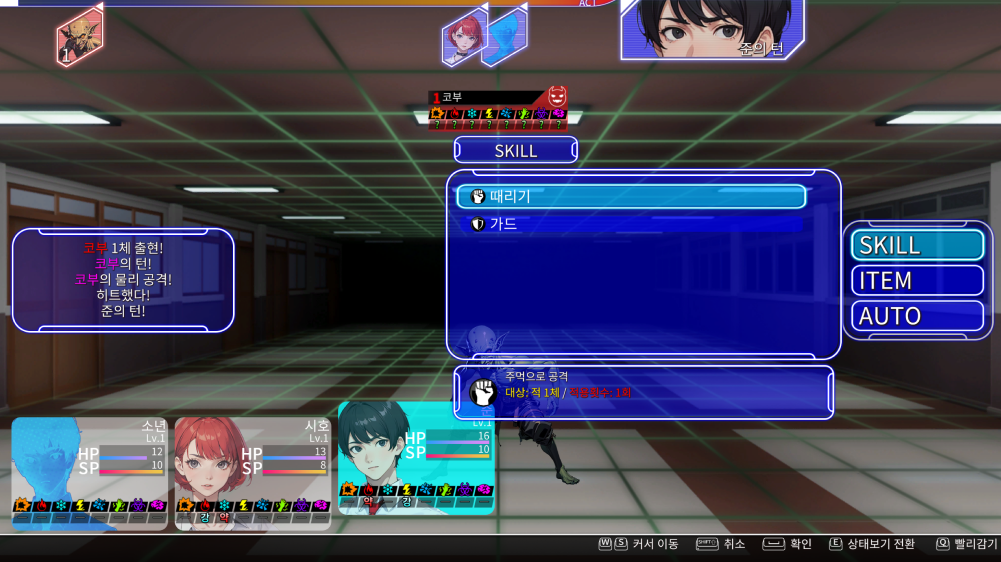Viewport: 1001px width, 562px height.
Task: Activate 빨리감기 fast forward
Action: (966, 544)
